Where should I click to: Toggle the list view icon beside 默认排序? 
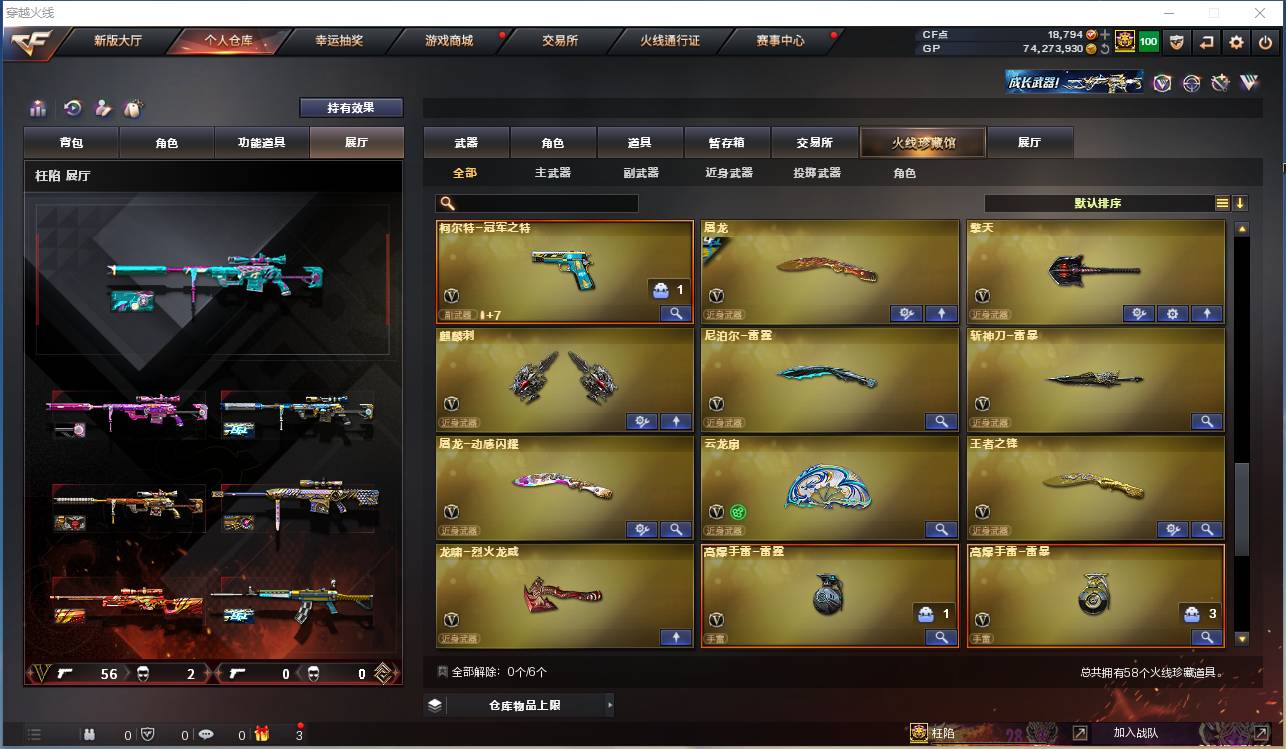pos(1221,202)
